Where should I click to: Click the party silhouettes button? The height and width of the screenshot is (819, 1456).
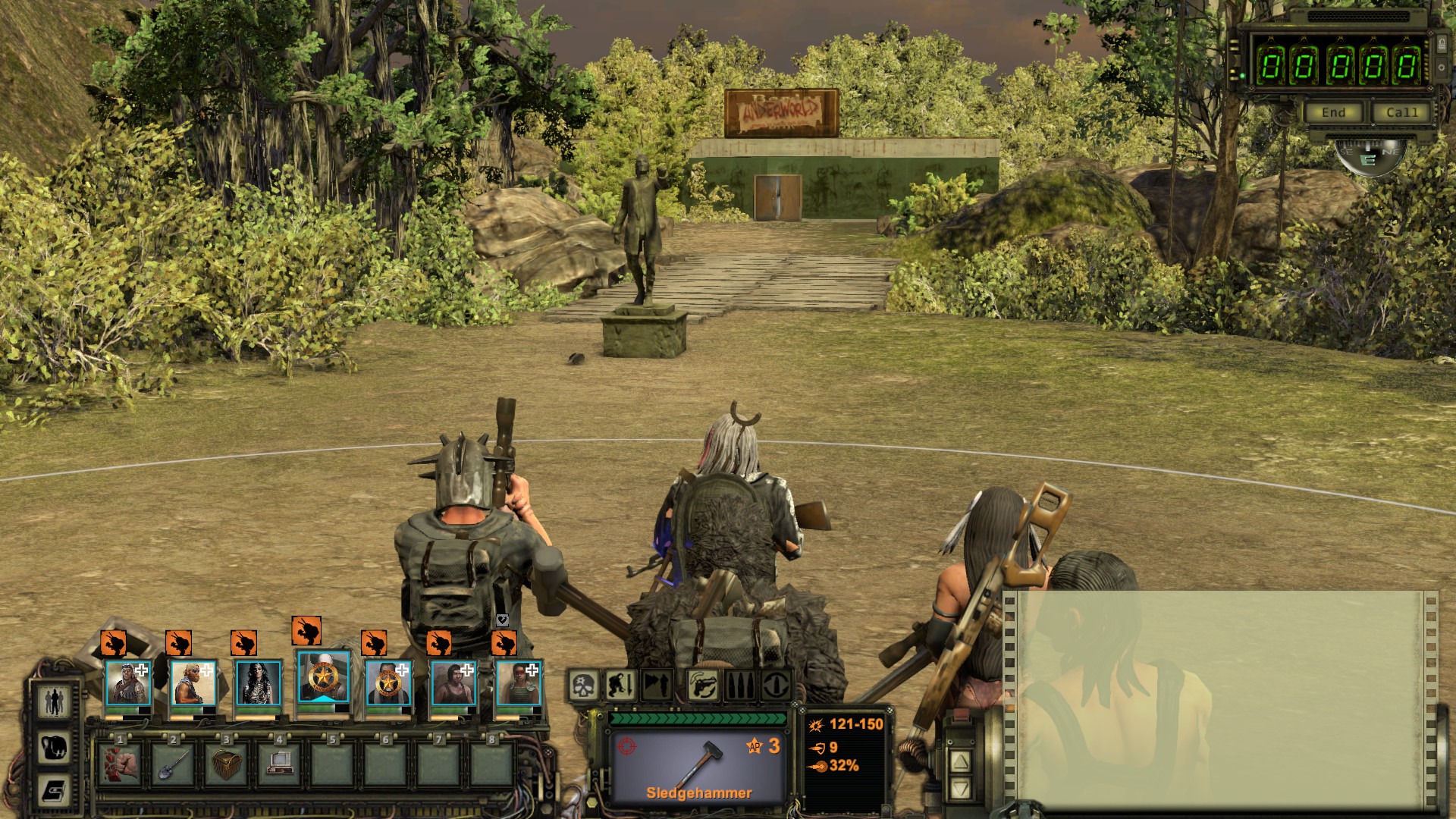55,701
